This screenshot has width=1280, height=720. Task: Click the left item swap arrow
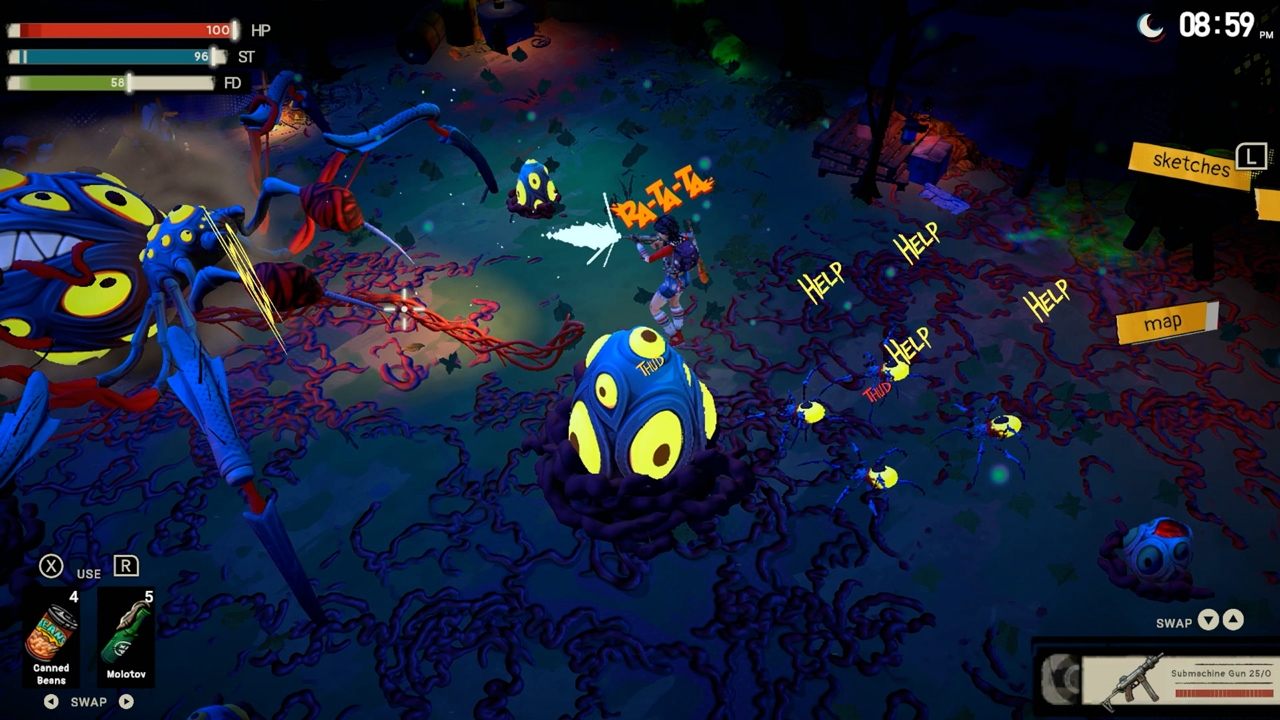[51, 702]
